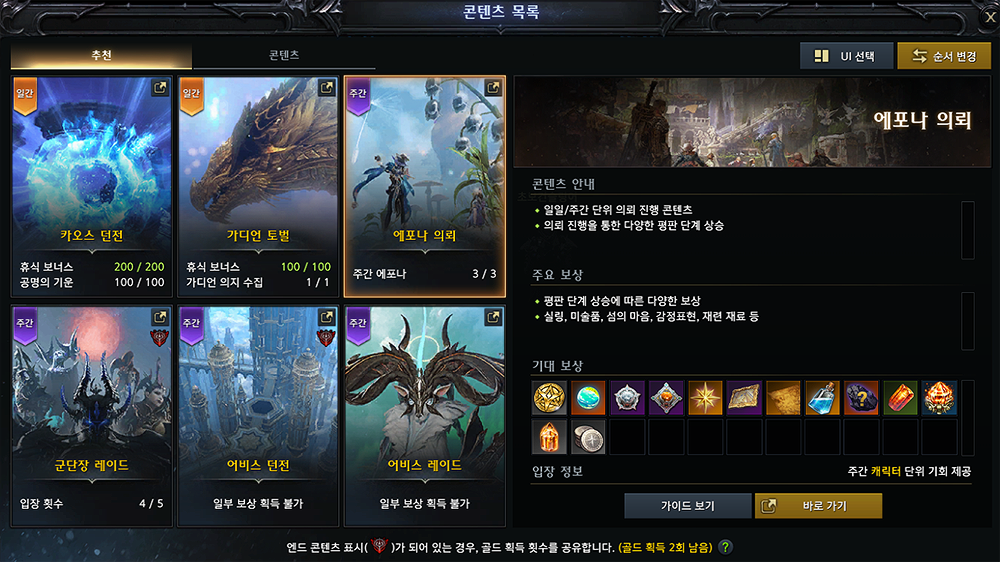Open the UI 선택 option
This screenshot has width=1000, height=562.
click(846, 56)
